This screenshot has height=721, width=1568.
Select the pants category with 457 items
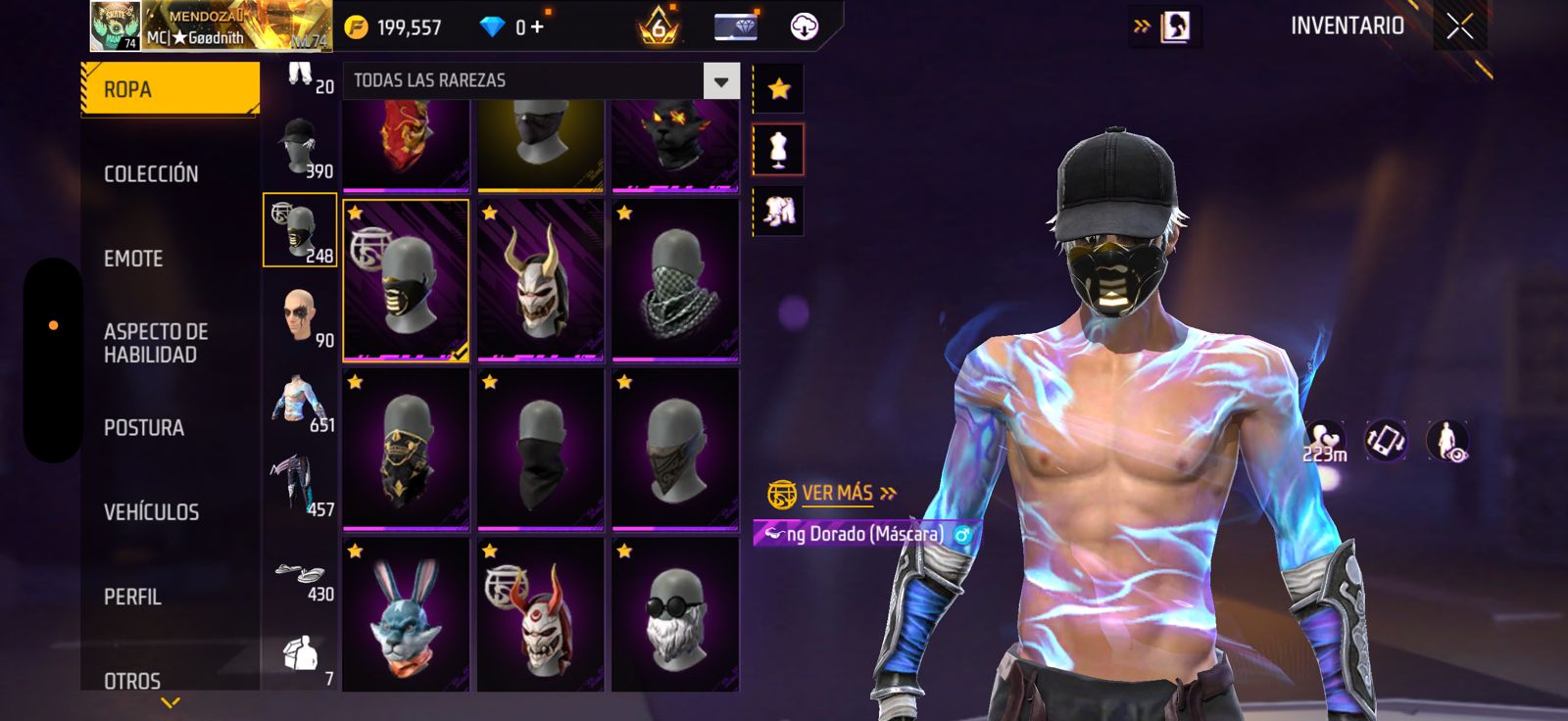[x=301, y=484]
